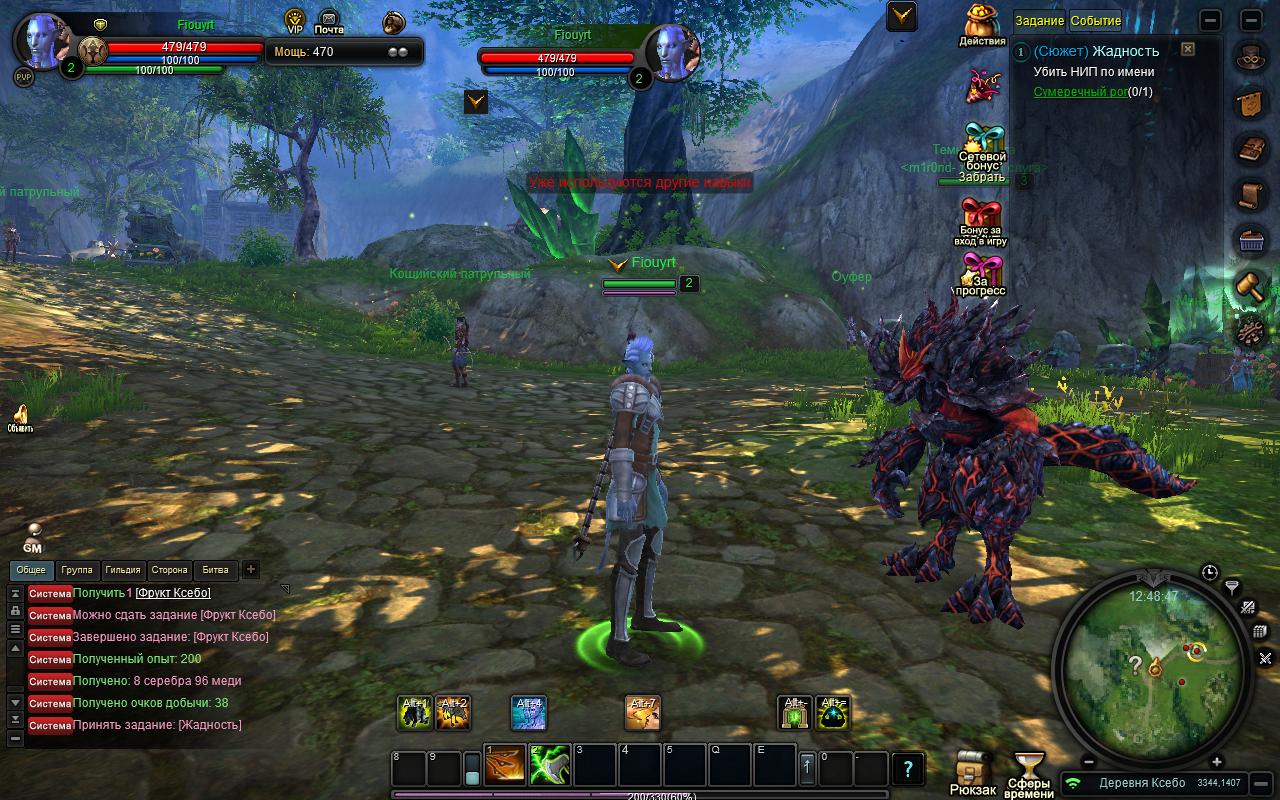The width and height of the screenshot is (1280, 800).
Task: Click the question mark help button
Action: point(907,768)
